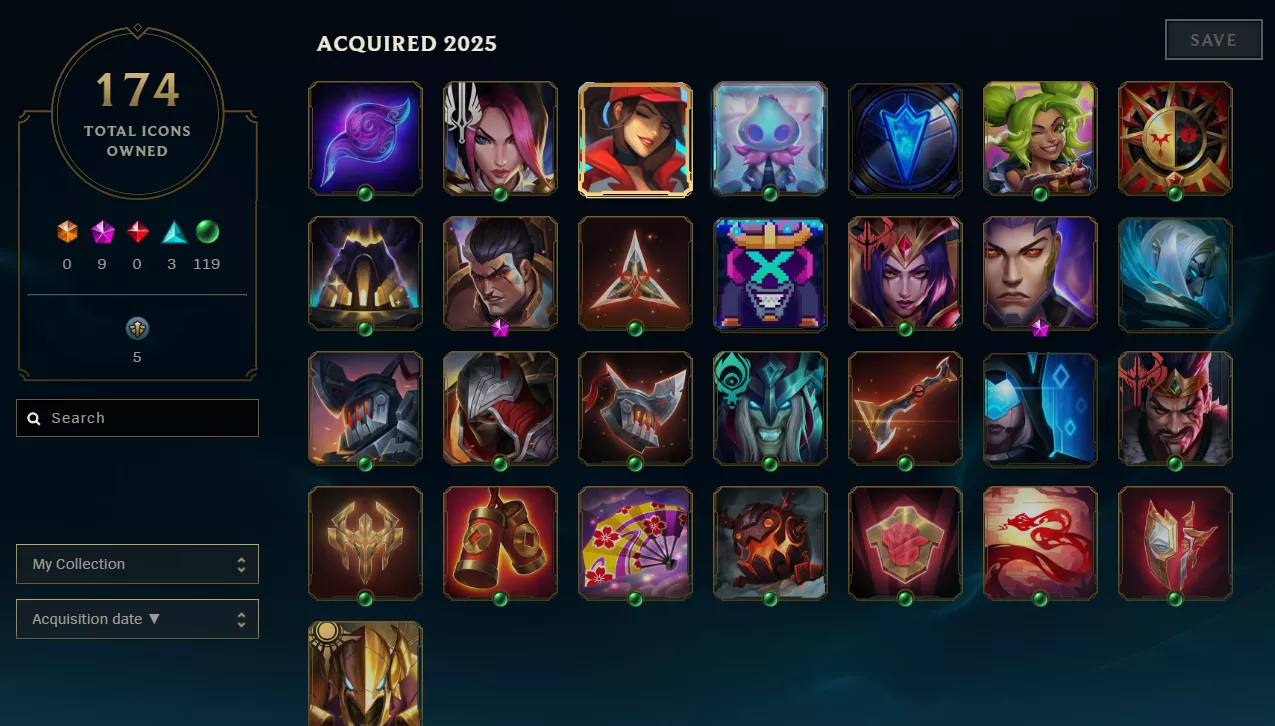Viewport: 1275px width, 726px height.
Task: Click the Save button
Action: point(1213,40)
